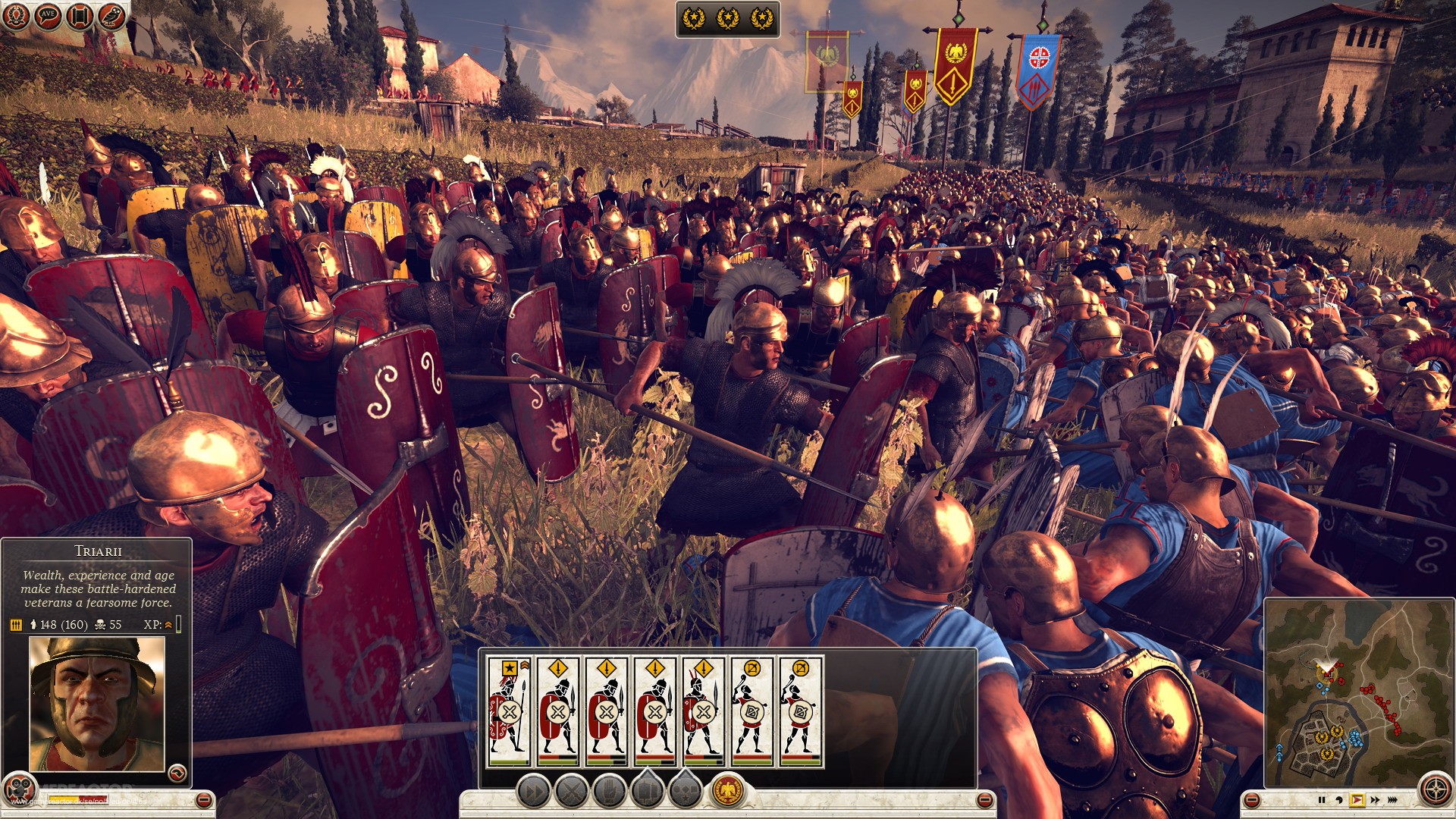Toggle fast-forward with the double-arrow icon
1456x819 pixels.
(x=1375, y=800)
